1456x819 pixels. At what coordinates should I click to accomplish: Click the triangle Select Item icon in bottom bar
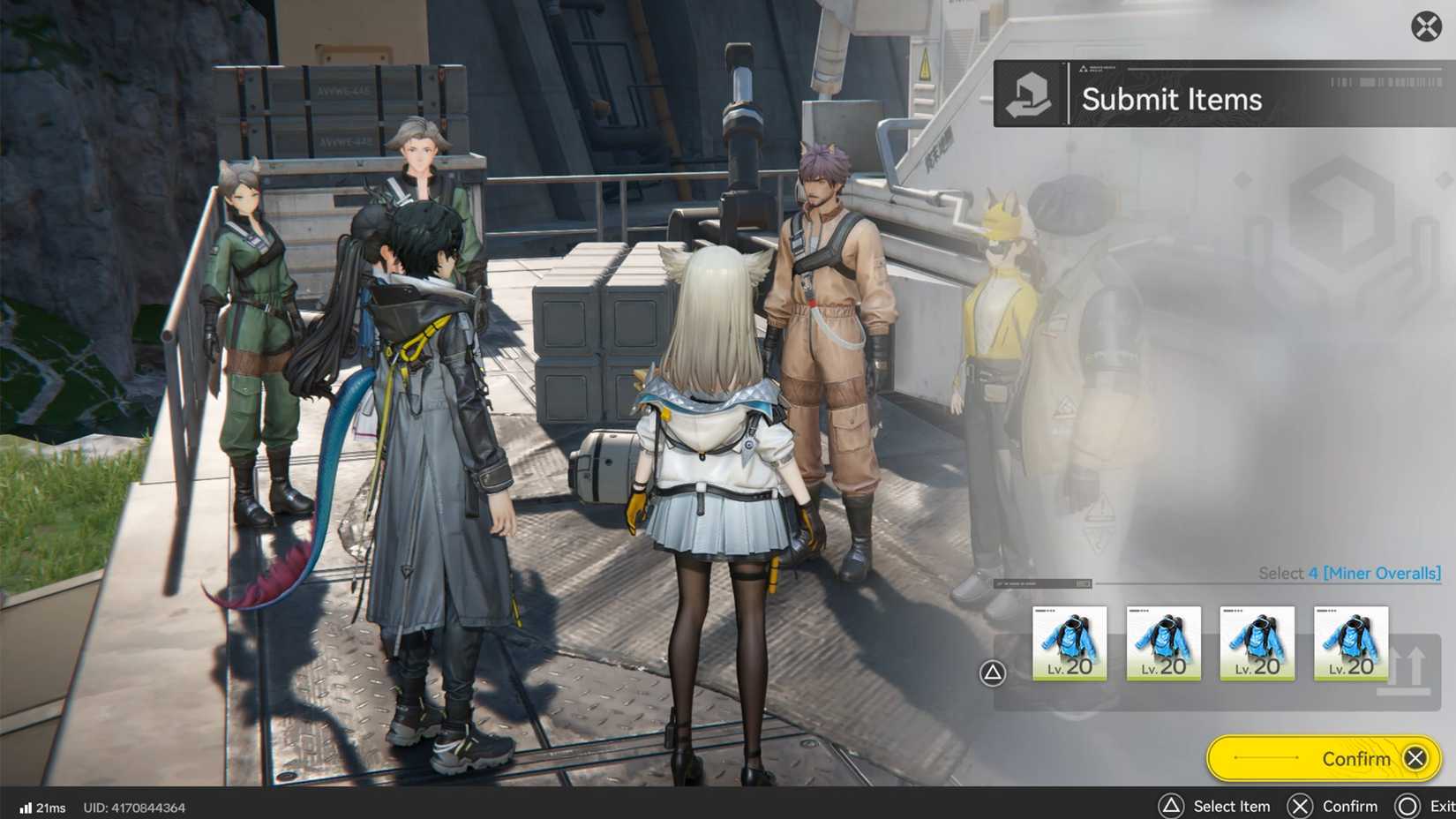tap(1172, 806)
